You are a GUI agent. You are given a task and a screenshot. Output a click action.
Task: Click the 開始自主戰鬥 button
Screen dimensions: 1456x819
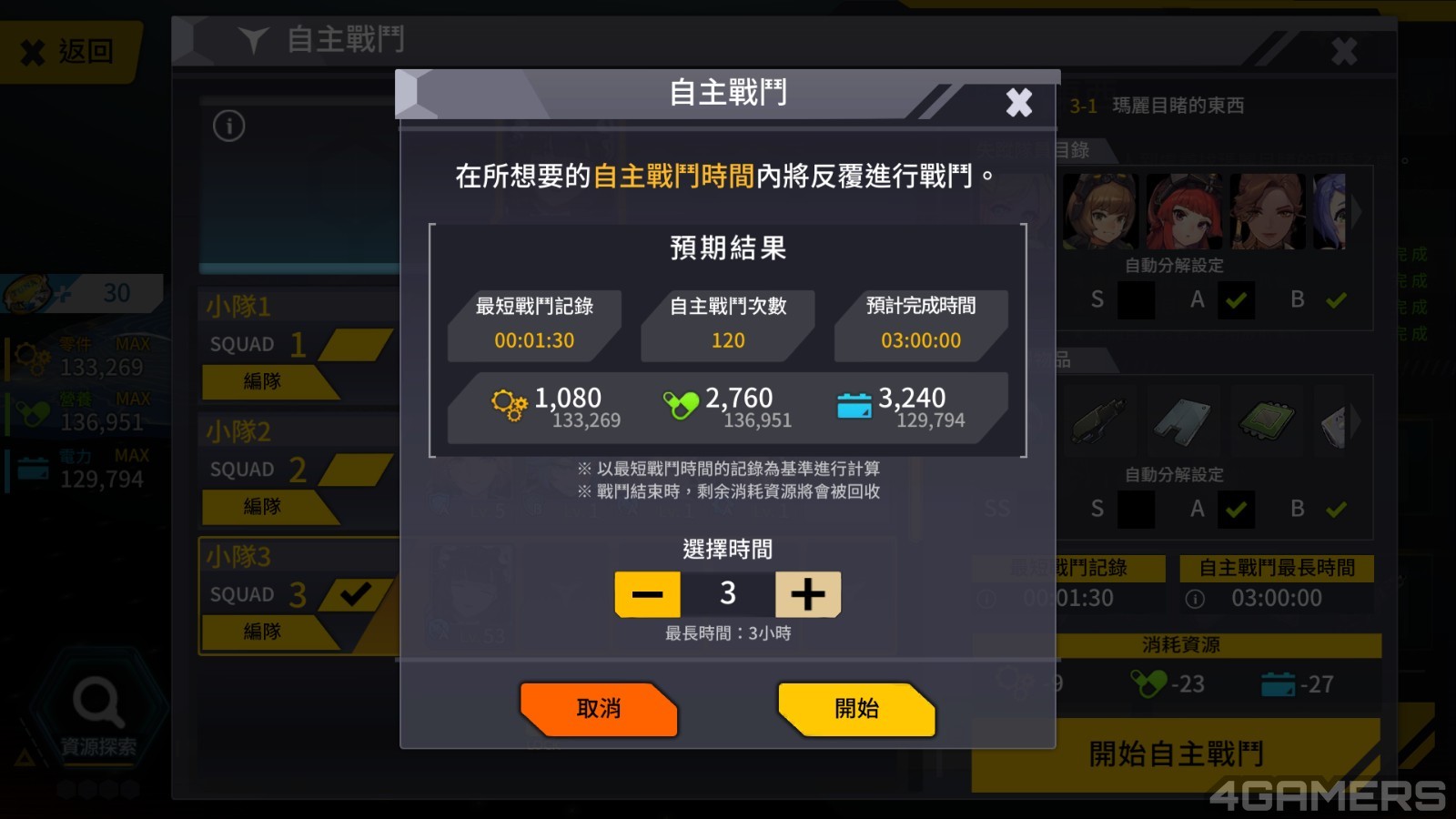(1176, 754)
